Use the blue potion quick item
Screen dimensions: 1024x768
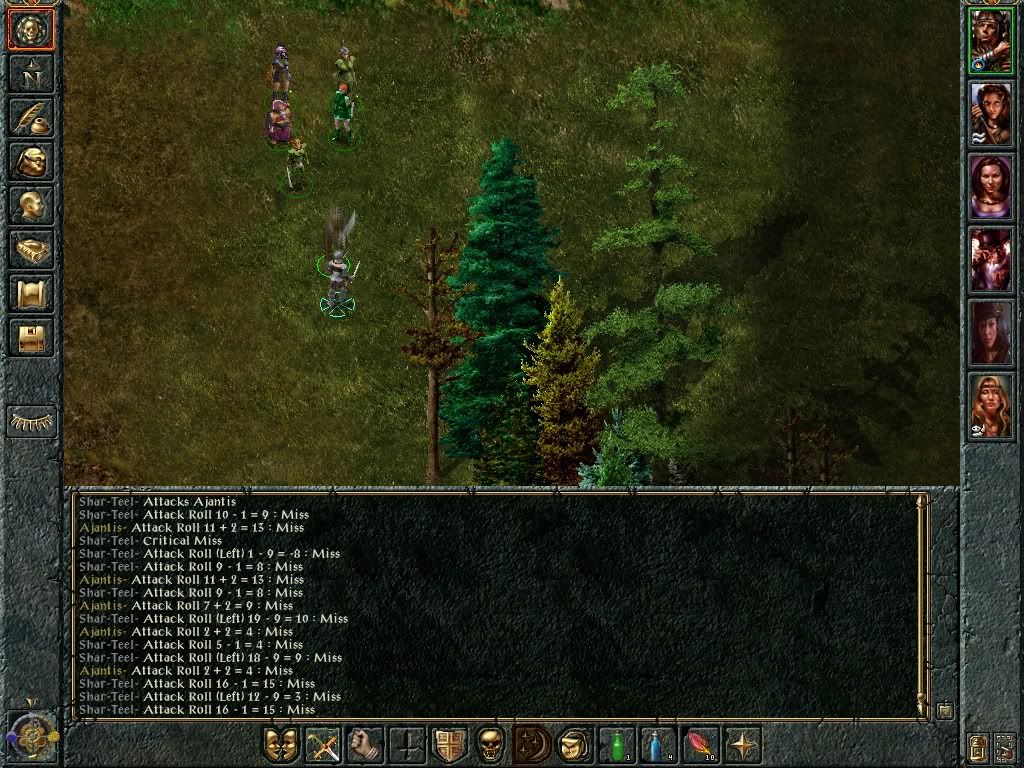click(659, 745)
